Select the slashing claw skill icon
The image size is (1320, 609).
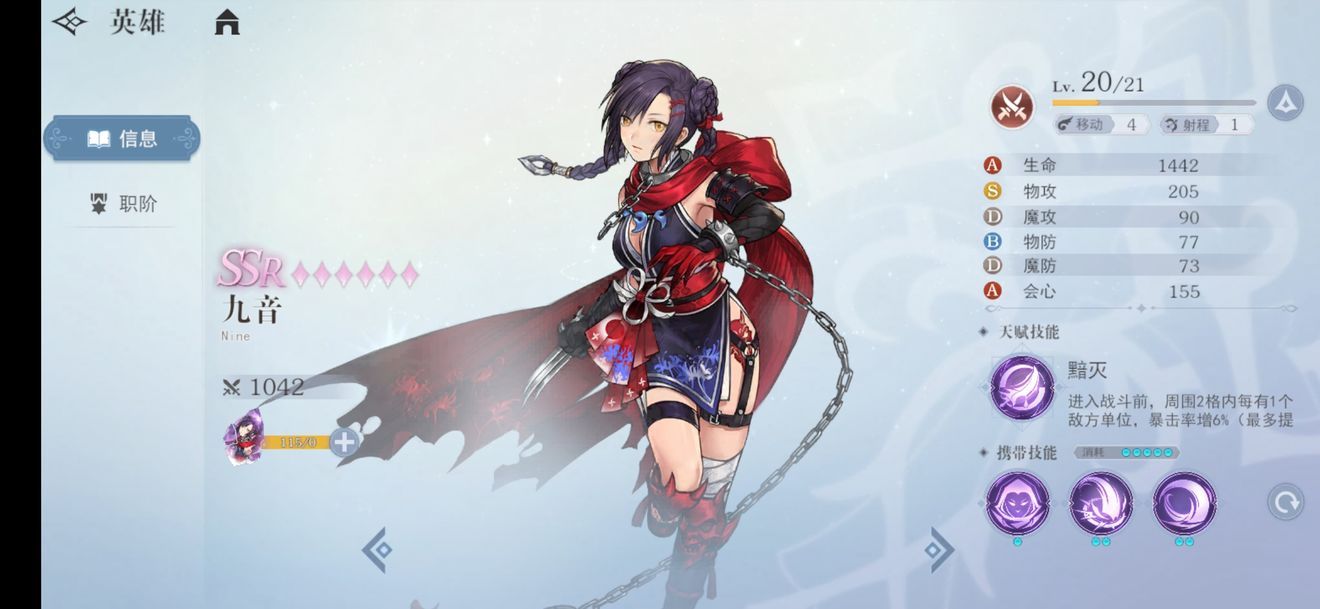pyautogui.click(x=1101, y=503)
